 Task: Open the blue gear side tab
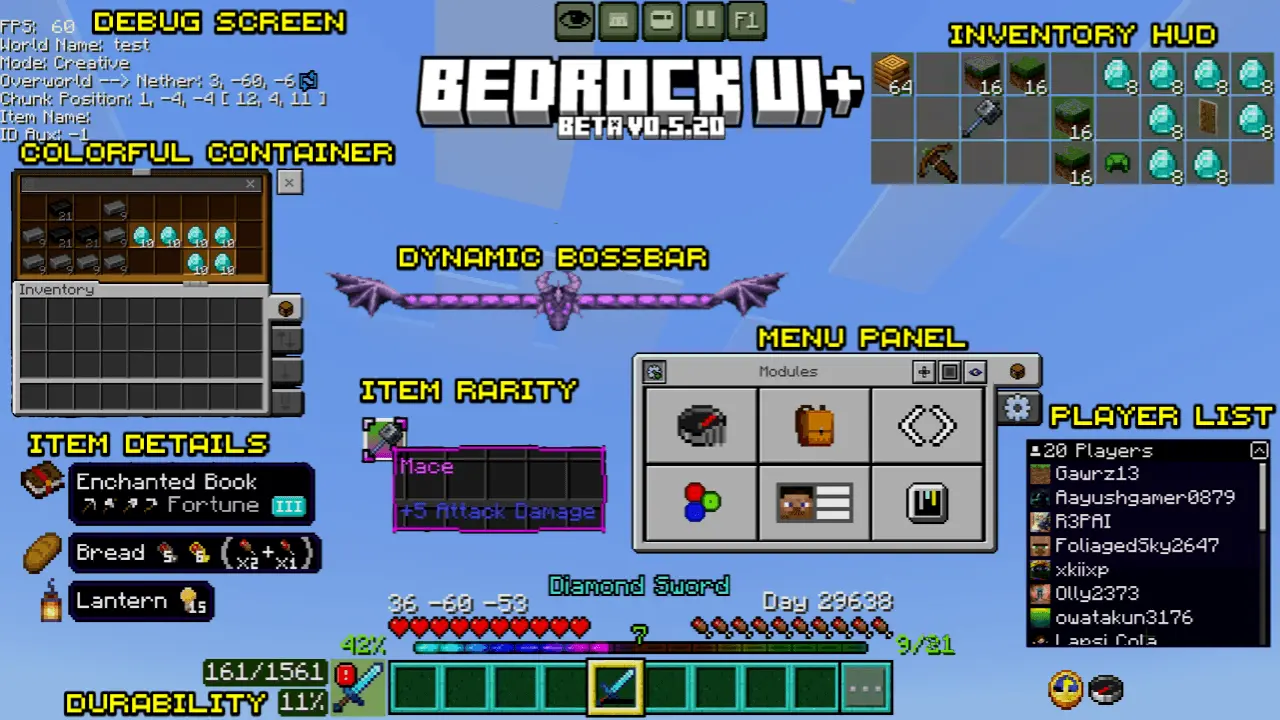point(1017,408)
